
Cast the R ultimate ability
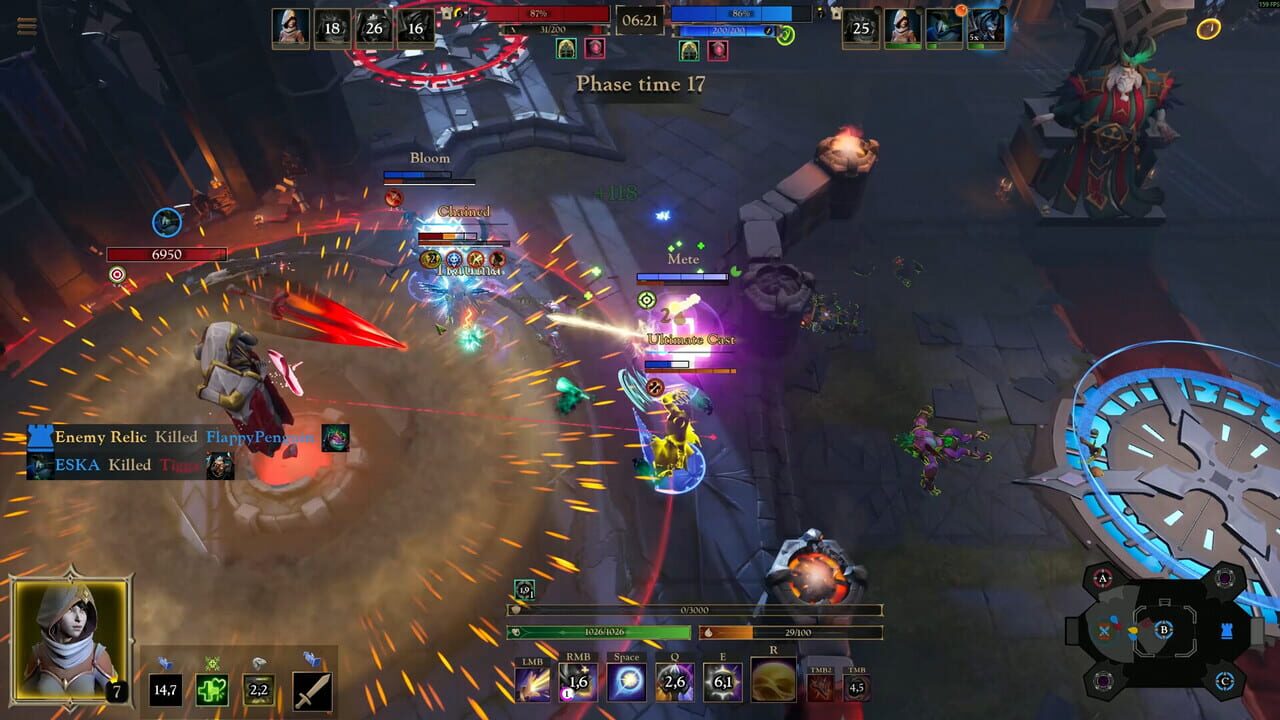tap(772, 678)
